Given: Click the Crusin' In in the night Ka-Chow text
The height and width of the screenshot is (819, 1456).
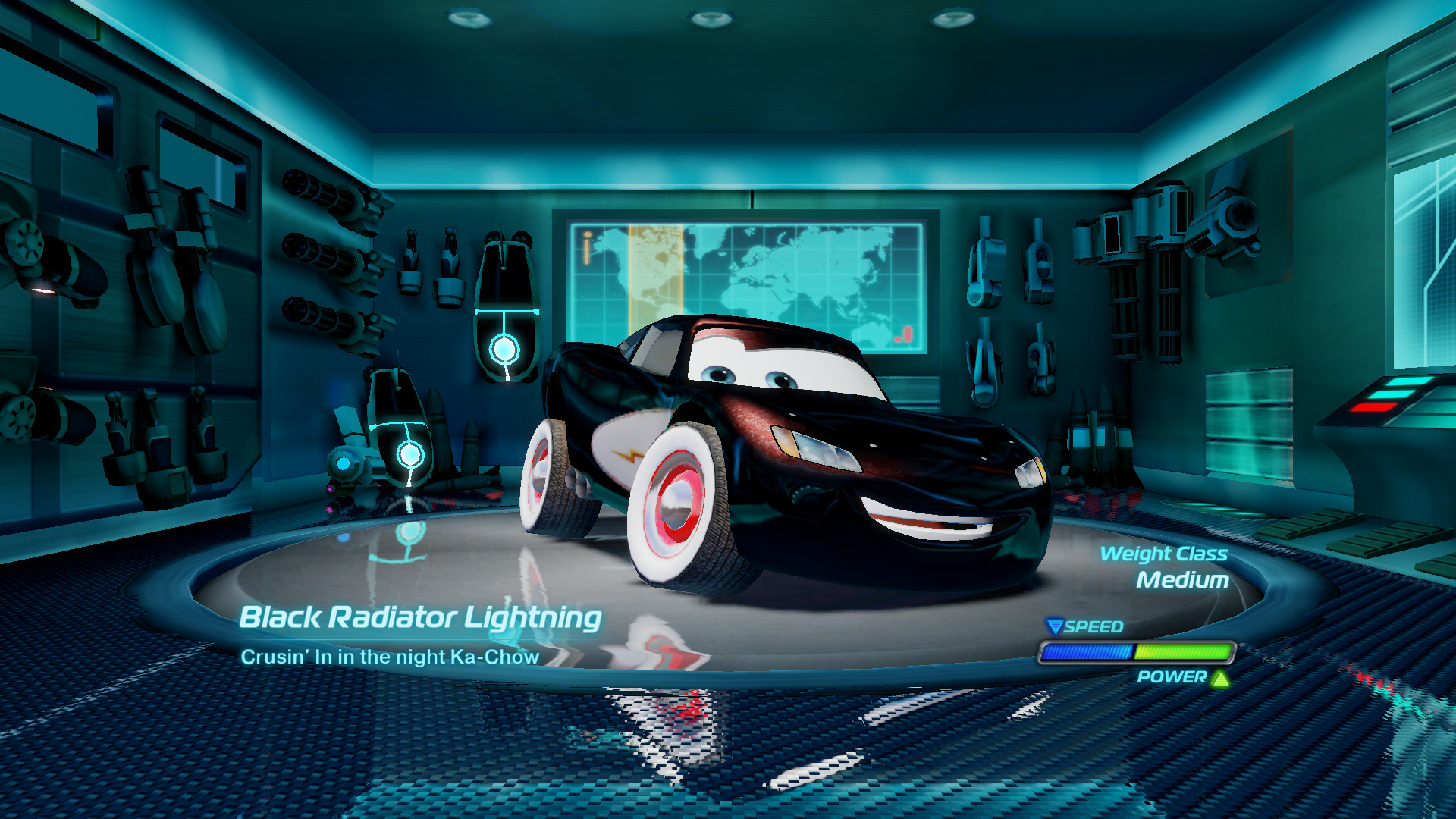Looking at the screenshot, I should (391, 657).
